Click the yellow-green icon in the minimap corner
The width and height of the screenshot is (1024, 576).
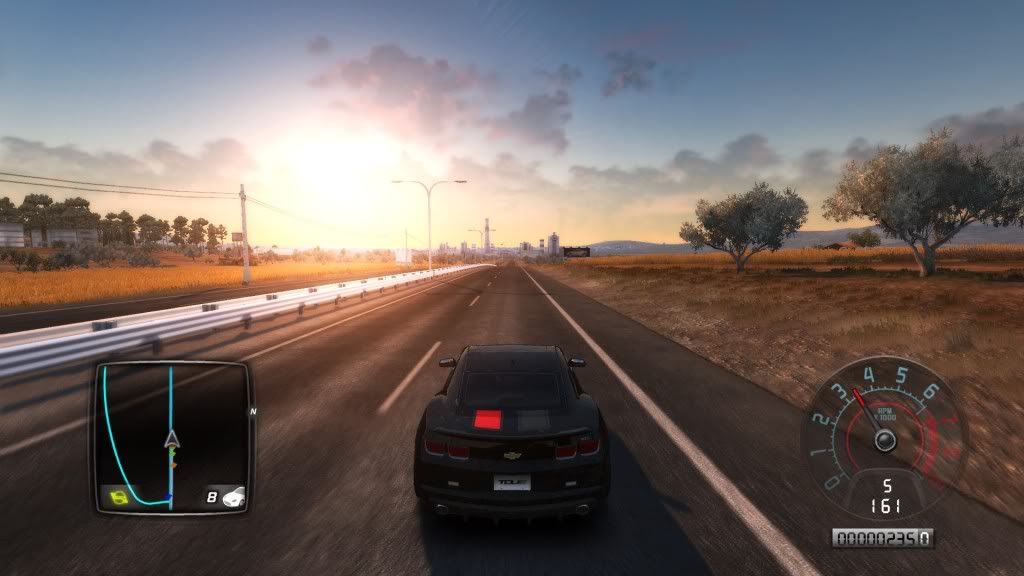click(118, 496)
